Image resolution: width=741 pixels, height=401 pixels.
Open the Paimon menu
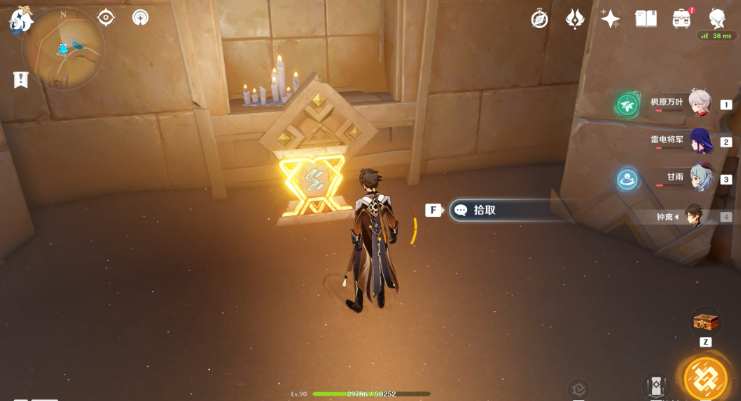tap(21, 21)
